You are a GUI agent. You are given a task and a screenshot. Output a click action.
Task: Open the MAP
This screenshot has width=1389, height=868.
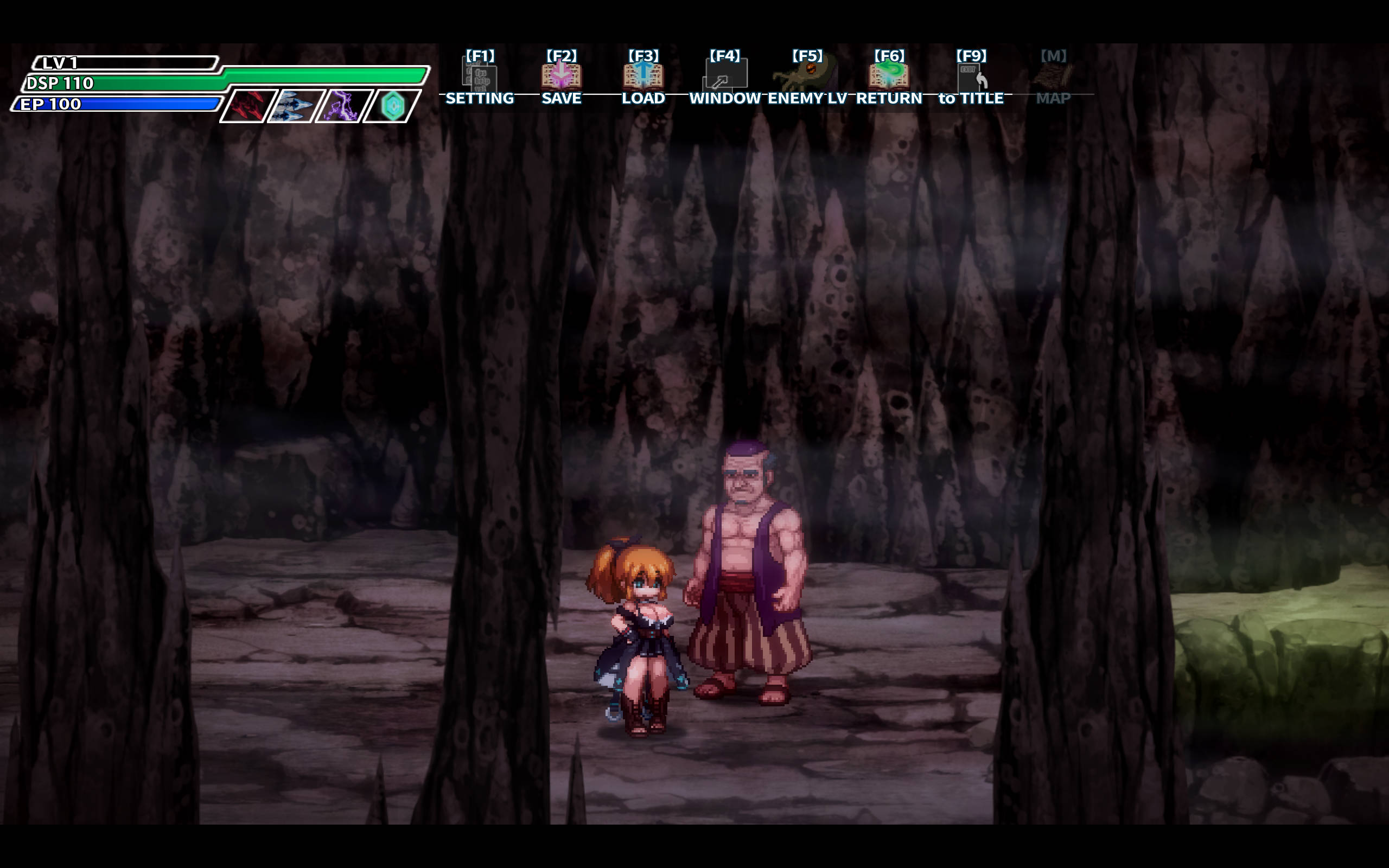[x=1053, y=78]
